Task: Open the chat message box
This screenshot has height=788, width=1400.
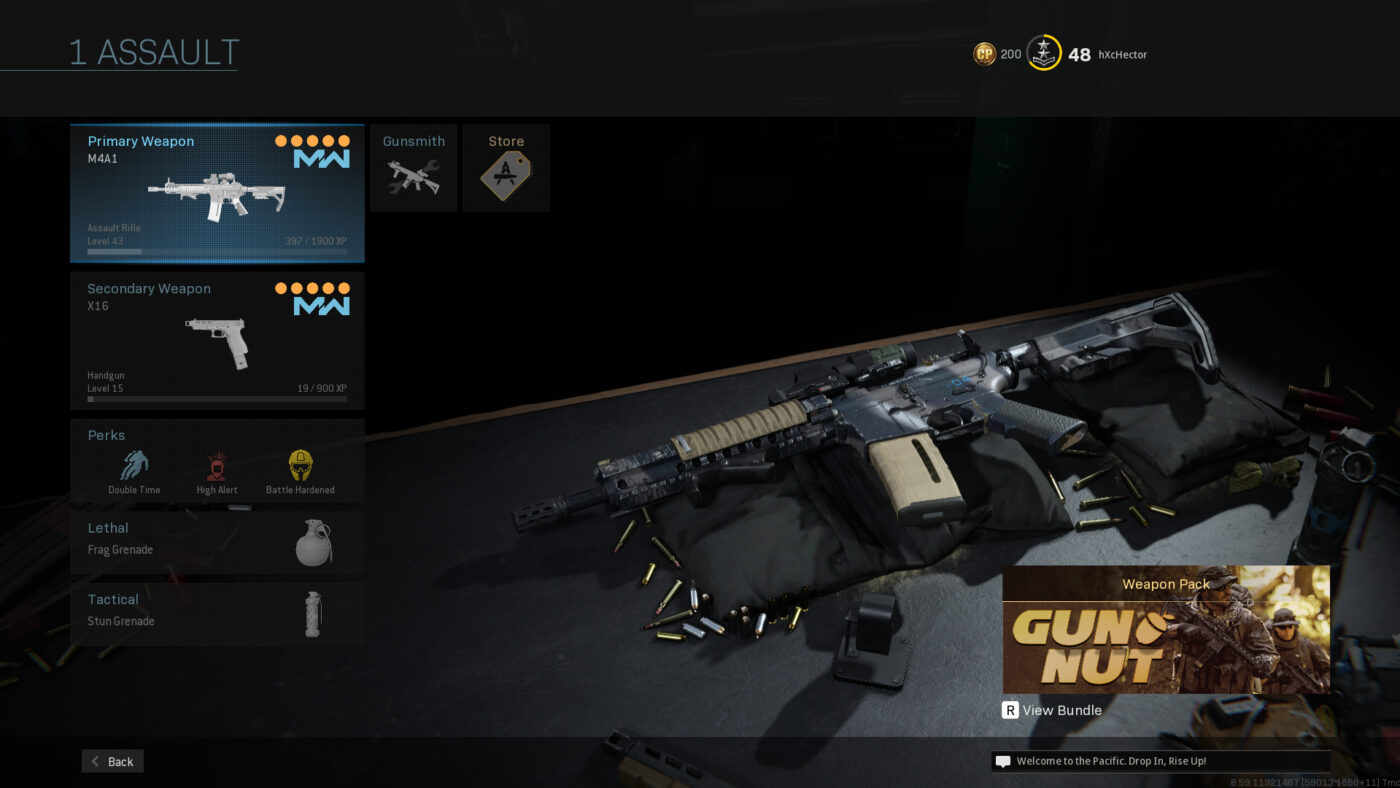Action: [1160, 761]
